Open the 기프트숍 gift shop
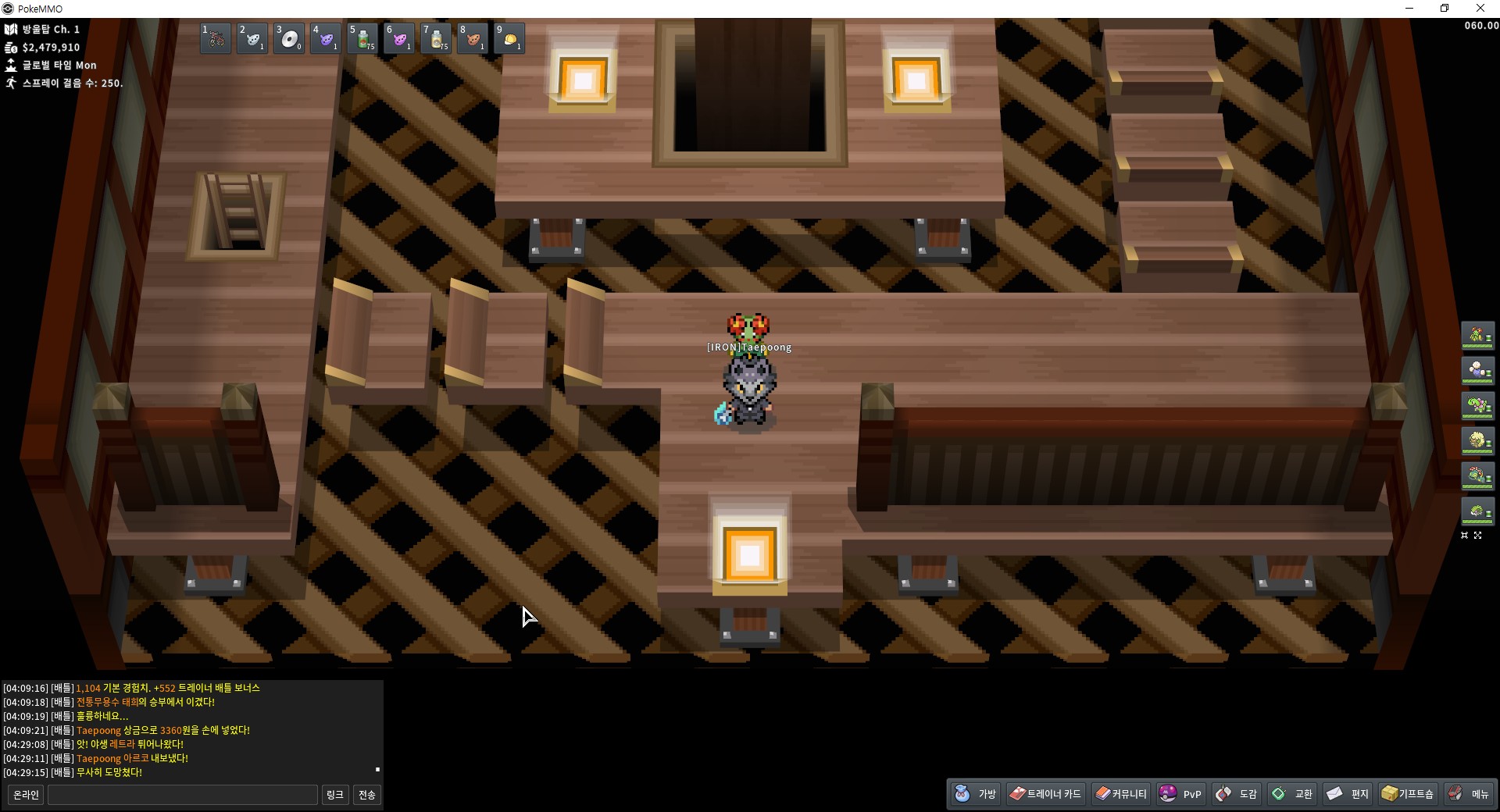 [1408, 794]
